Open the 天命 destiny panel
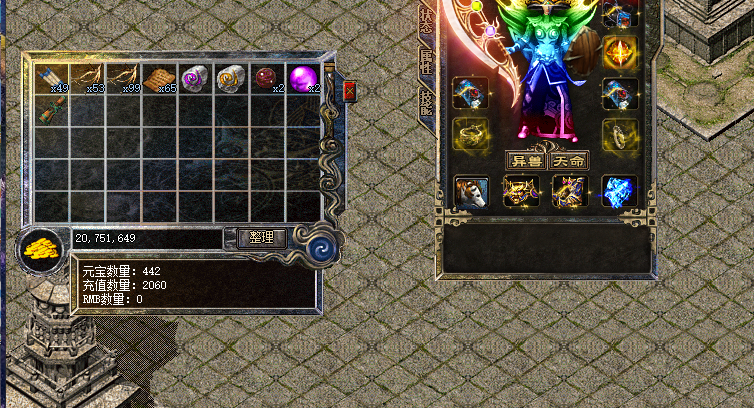This screenshot has width=754, height=408. point(569,160)
